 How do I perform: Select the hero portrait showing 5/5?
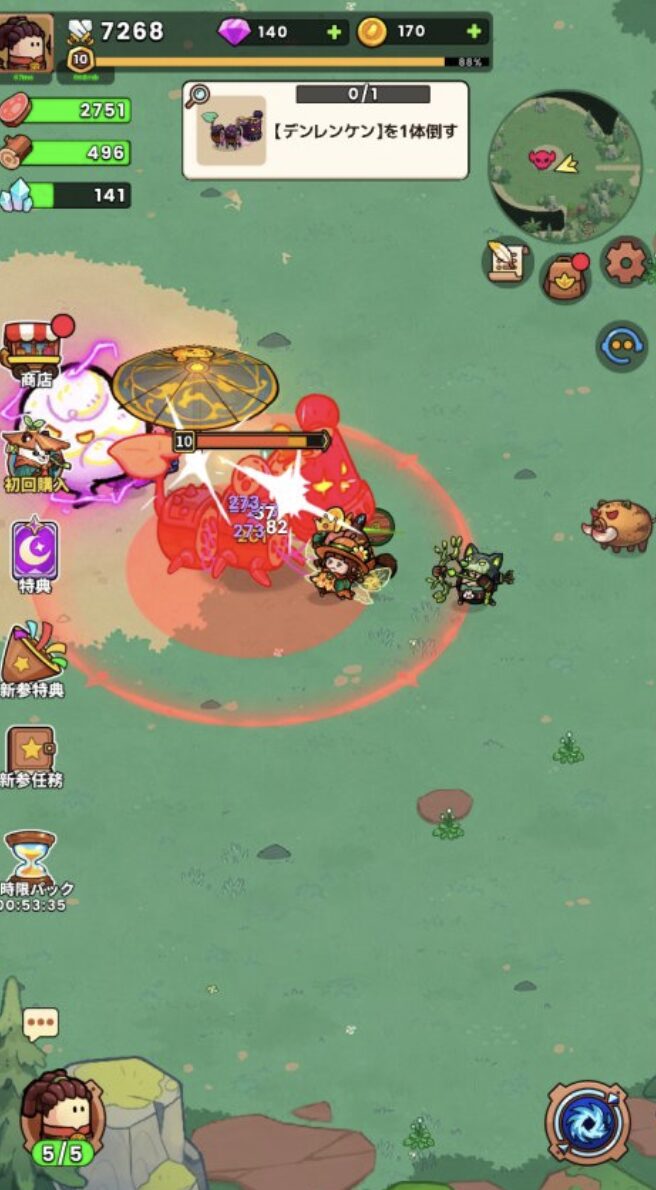coord(62,1115)
